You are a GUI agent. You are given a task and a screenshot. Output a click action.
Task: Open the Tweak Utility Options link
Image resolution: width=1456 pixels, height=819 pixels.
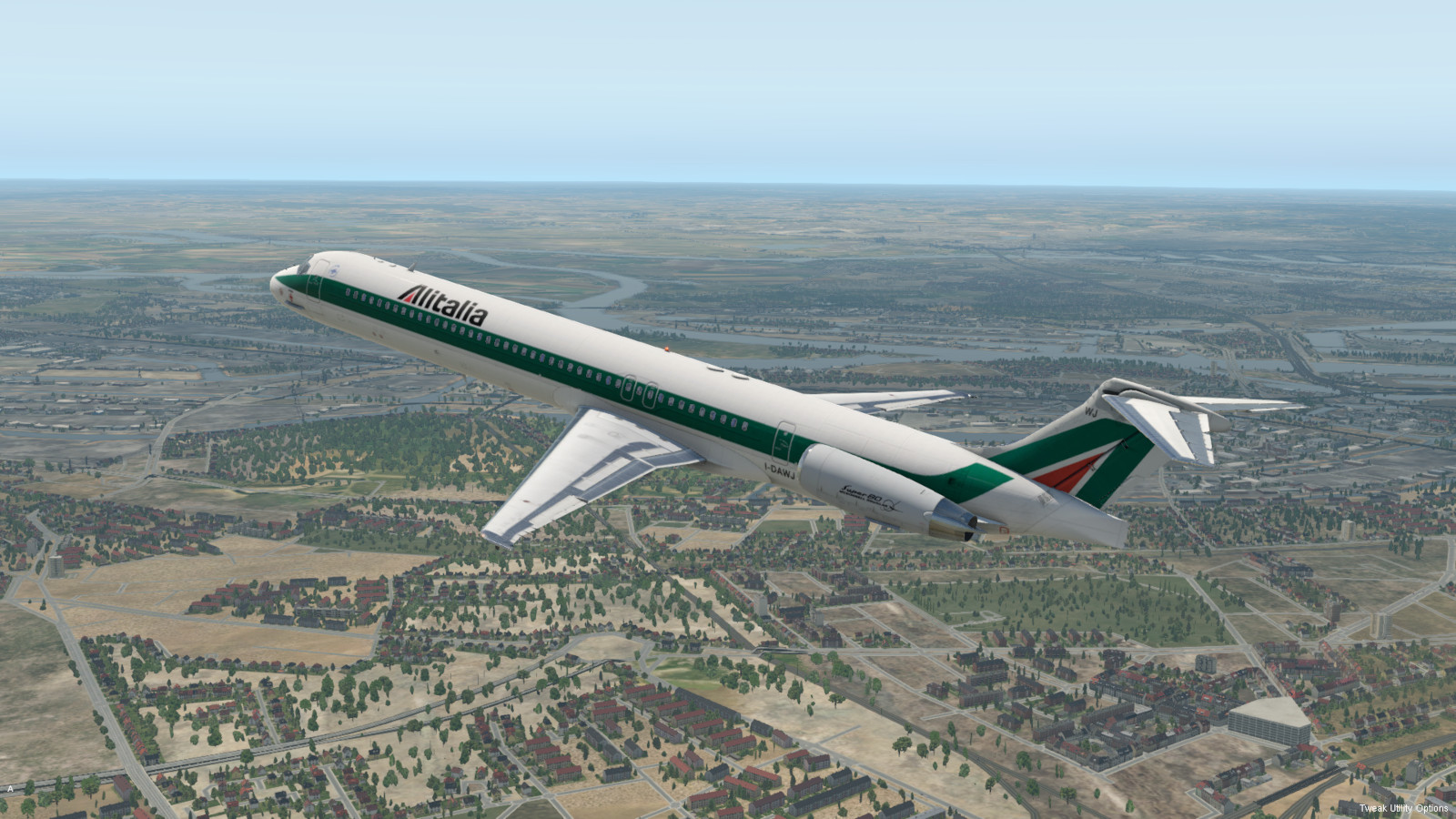pyautogui.click(x=1403, y=808)
